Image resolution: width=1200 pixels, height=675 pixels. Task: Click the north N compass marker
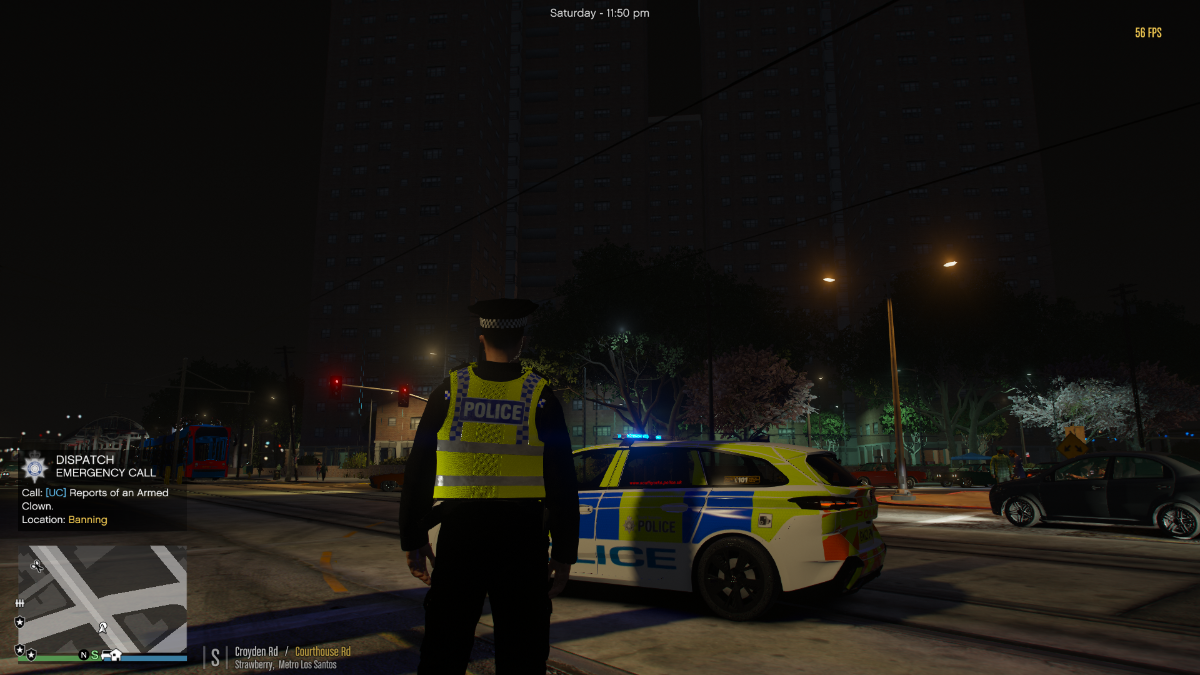(x=84, y=655)
